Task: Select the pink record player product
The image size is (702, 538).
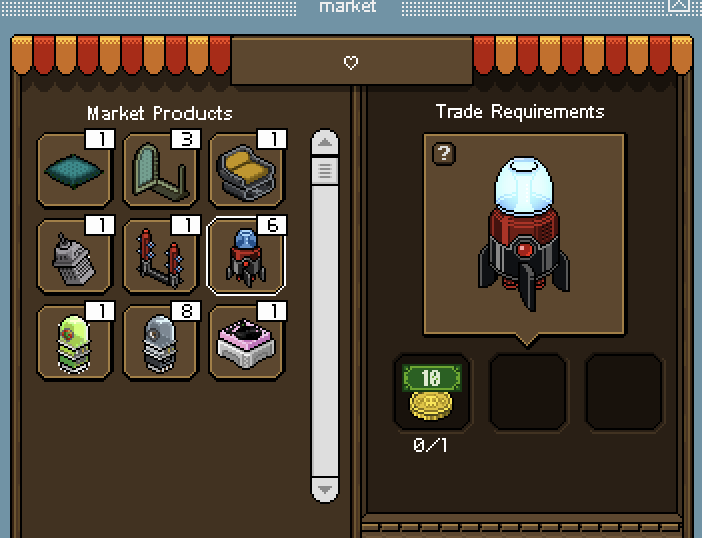Action: (246, 342)
